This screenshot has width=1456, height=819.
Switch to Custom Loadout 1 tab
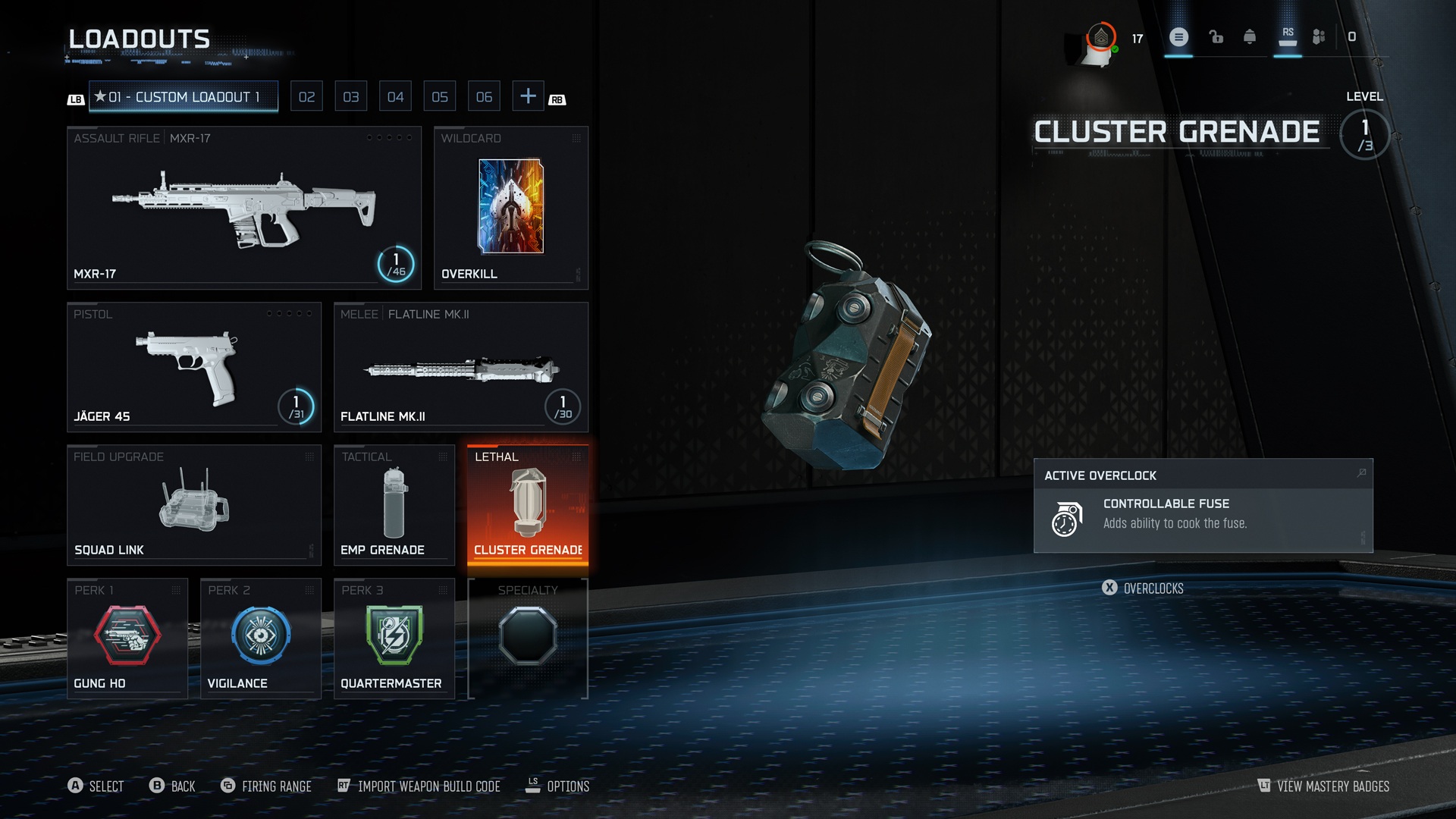coord(184,97)
